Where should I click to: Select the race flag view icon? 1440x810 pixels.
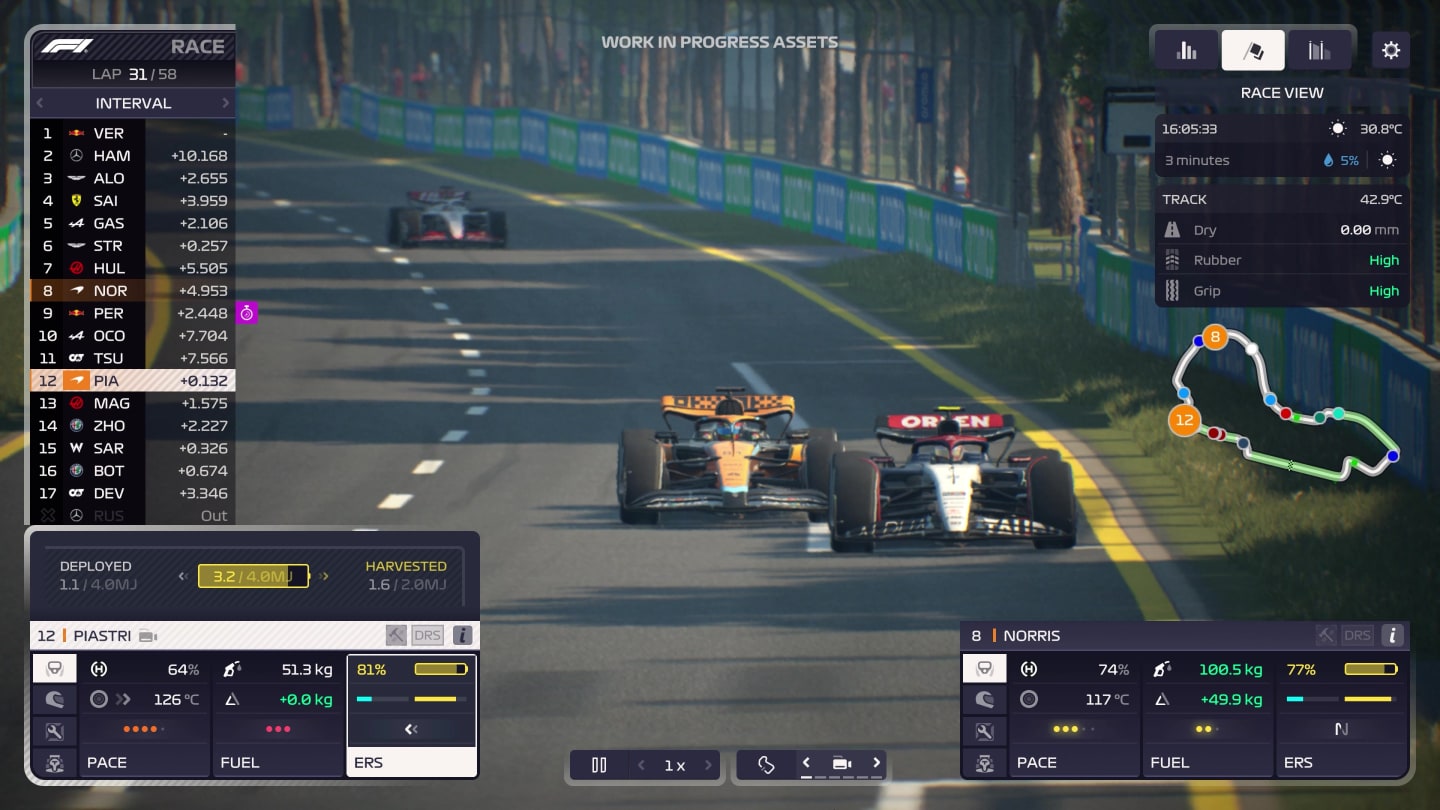pos(1253,50)
